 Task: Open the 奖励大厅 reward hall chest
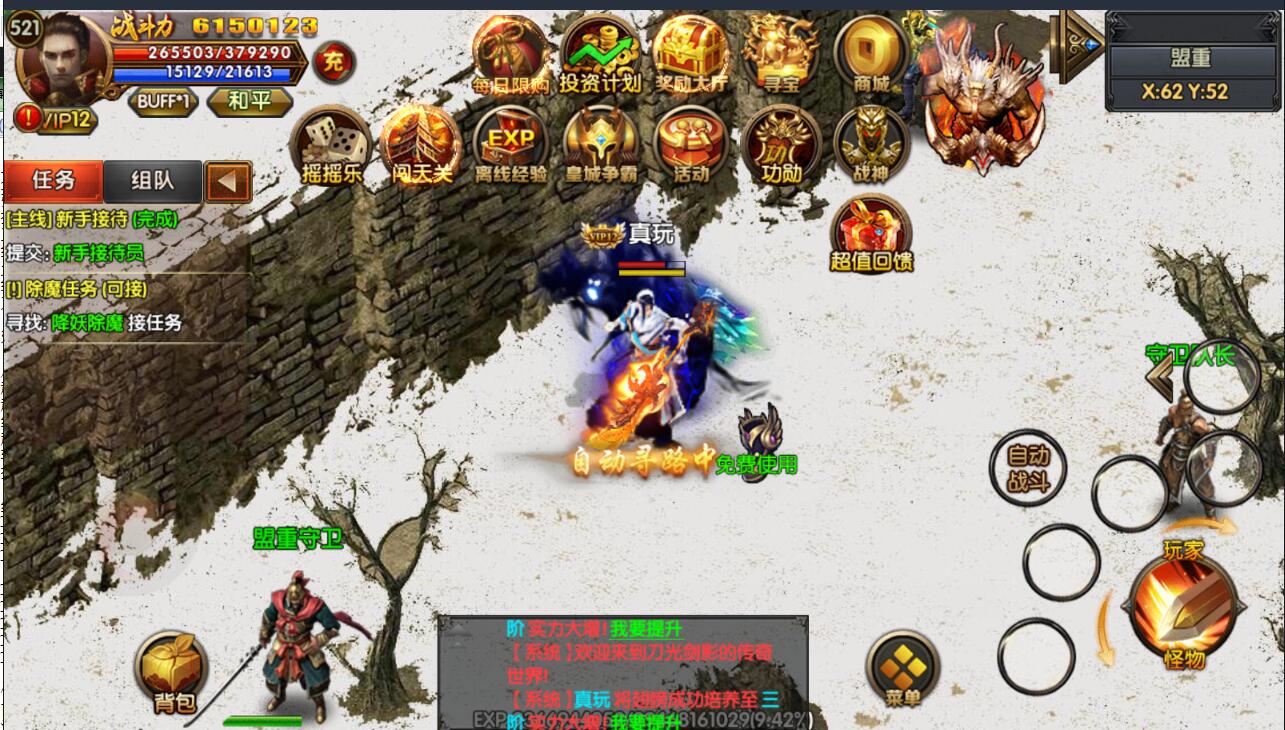pos(691,54)
